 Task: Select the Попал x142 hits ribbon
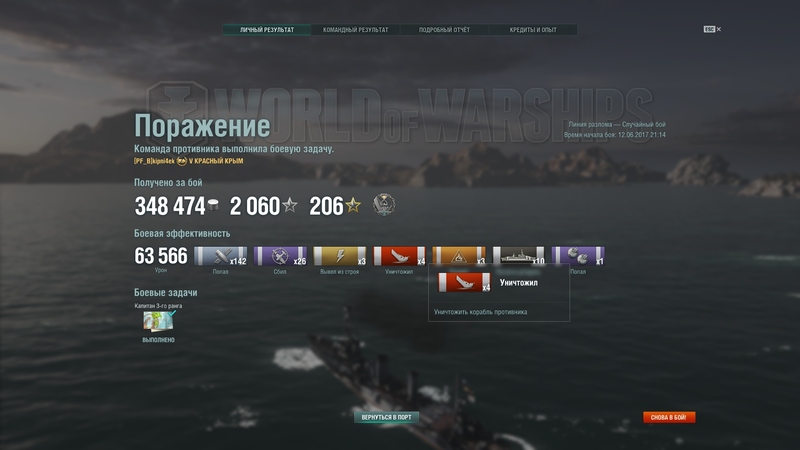(x=220, y=256)
